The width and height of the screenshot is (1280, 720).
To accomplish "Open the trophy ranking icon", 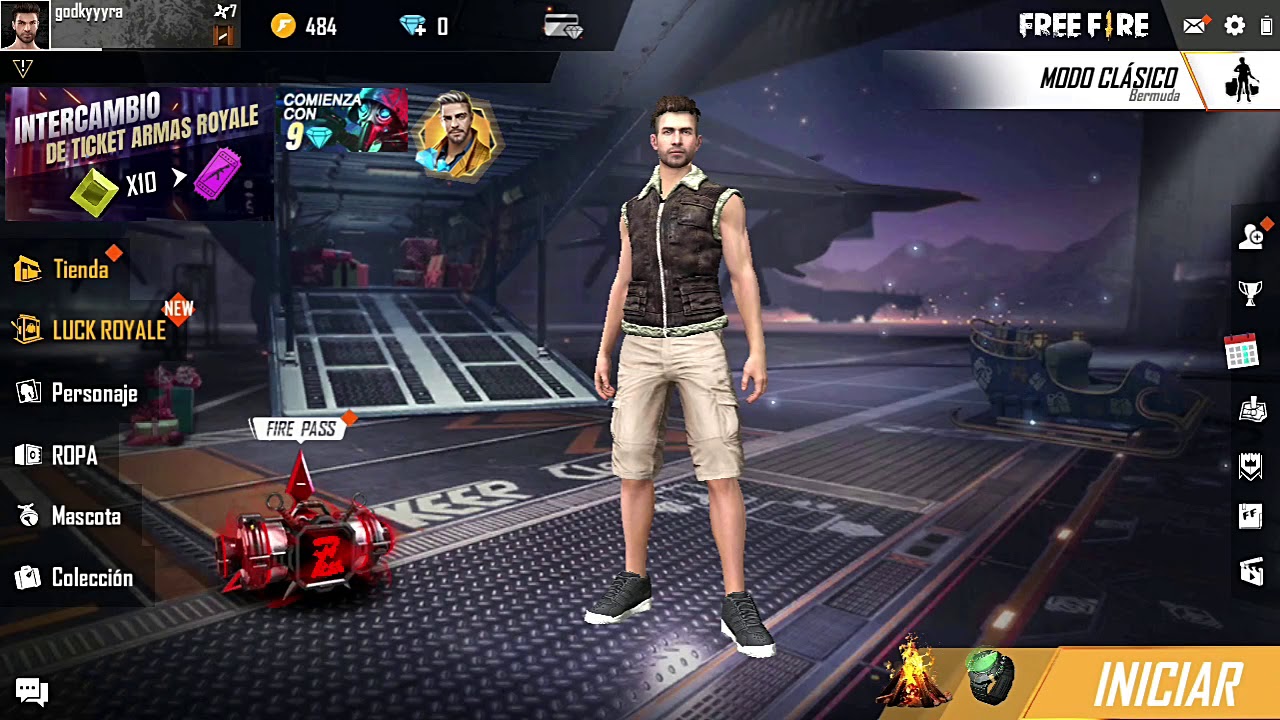I will tap(1250, 293).
